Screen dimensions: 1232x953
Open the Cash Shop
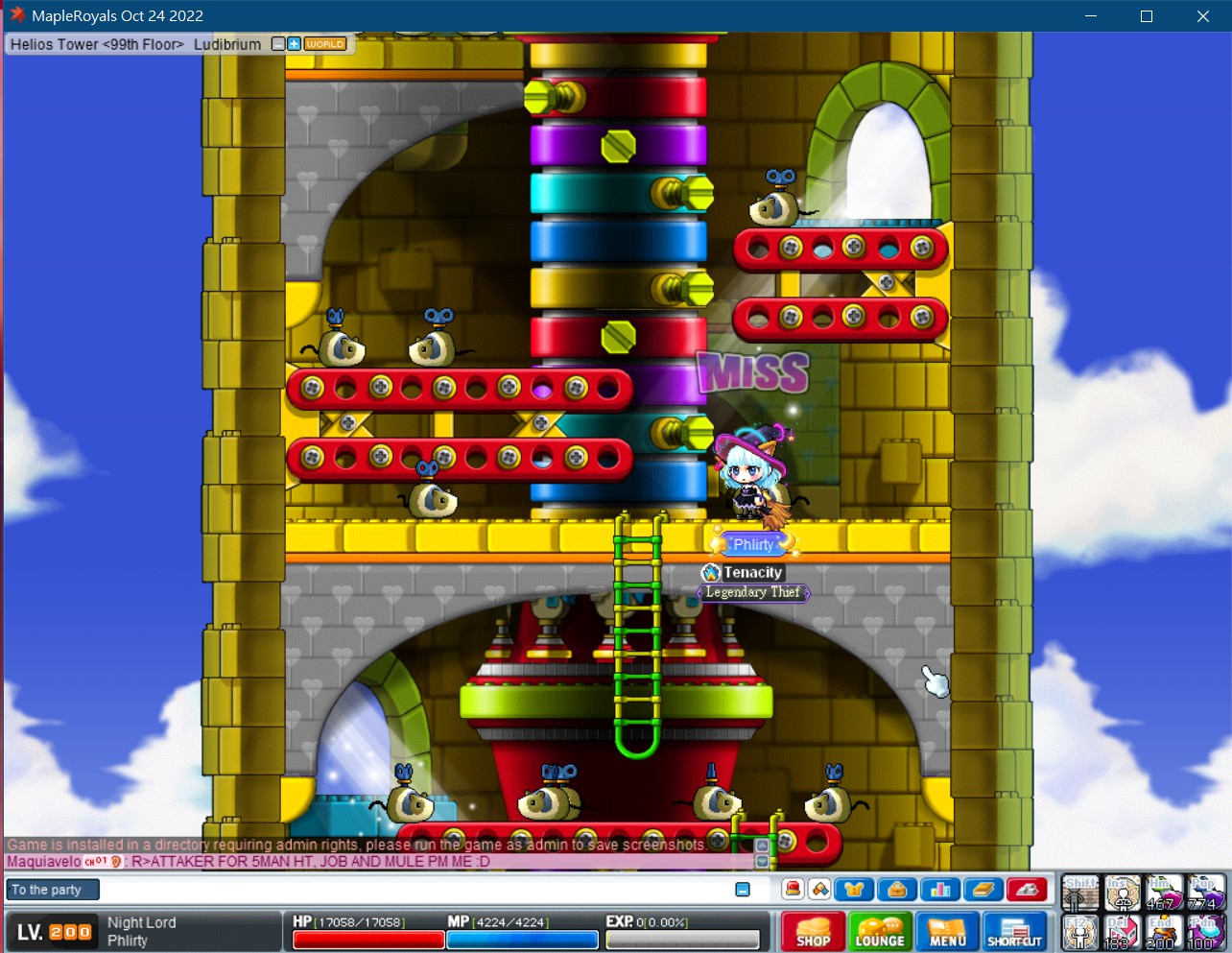point(813,931)
